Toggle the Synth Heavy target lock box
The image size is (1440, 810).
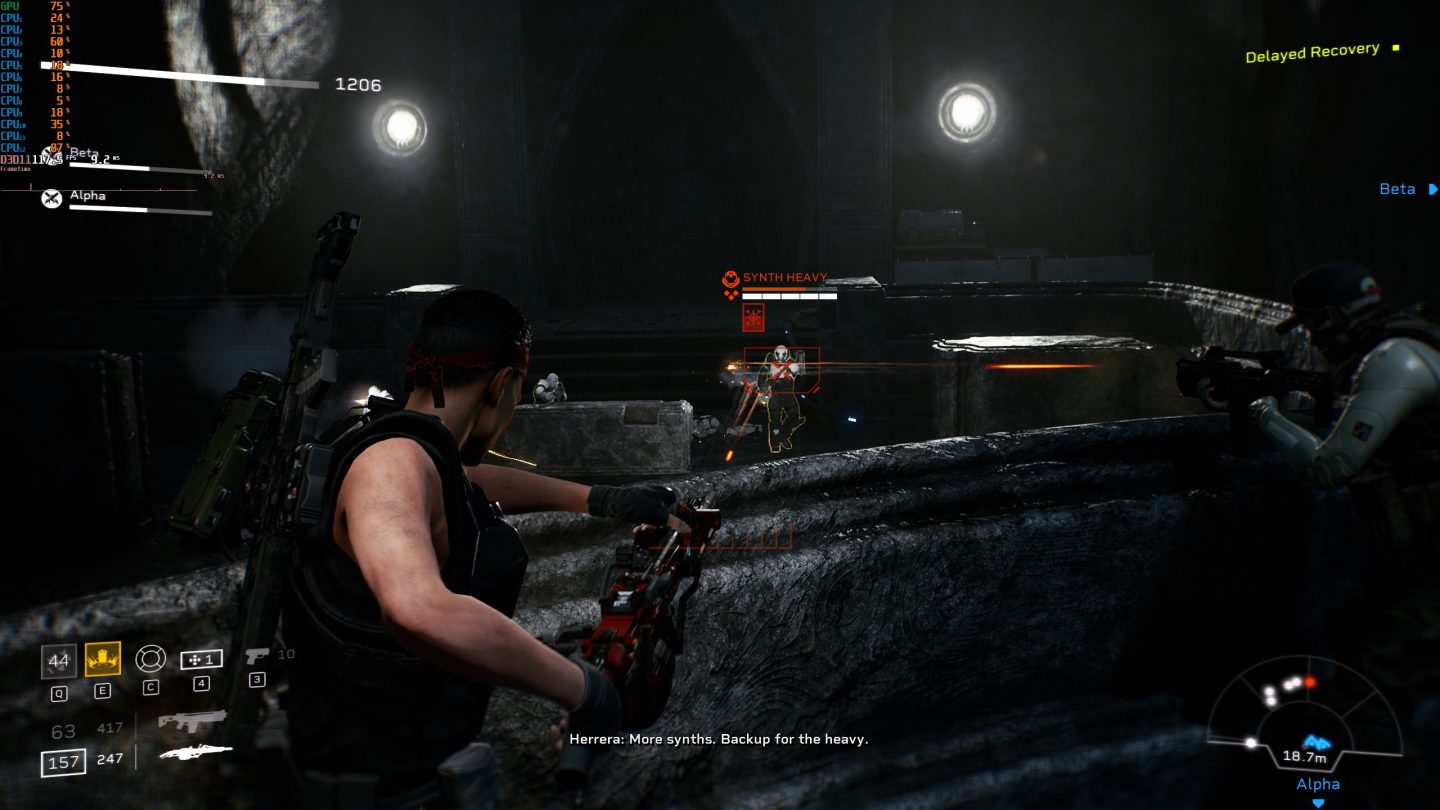(x=783, y=369)
